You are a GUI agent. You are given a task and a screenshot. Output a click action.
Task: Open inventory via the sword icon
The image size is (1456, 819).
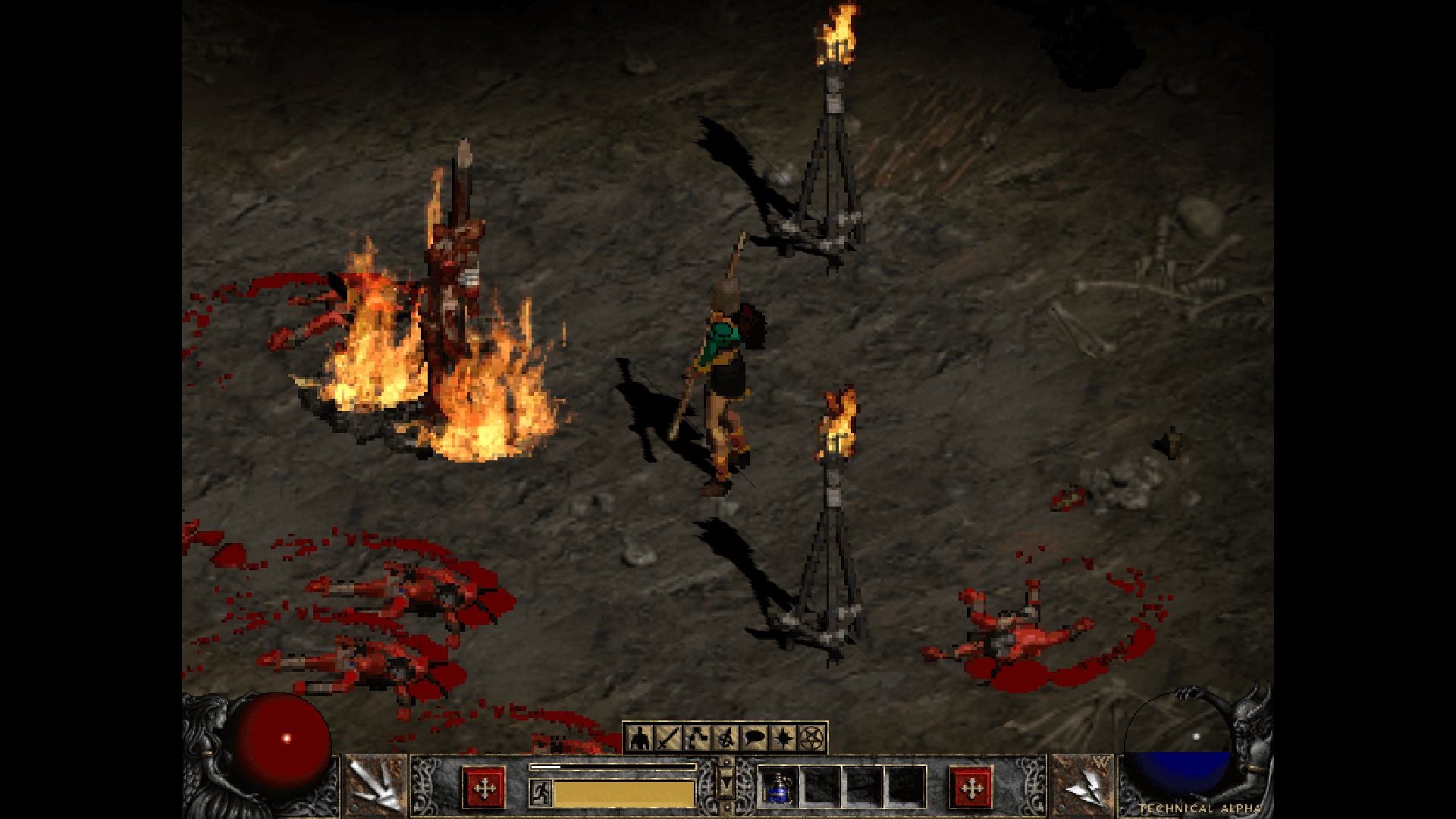click(668, 737)
